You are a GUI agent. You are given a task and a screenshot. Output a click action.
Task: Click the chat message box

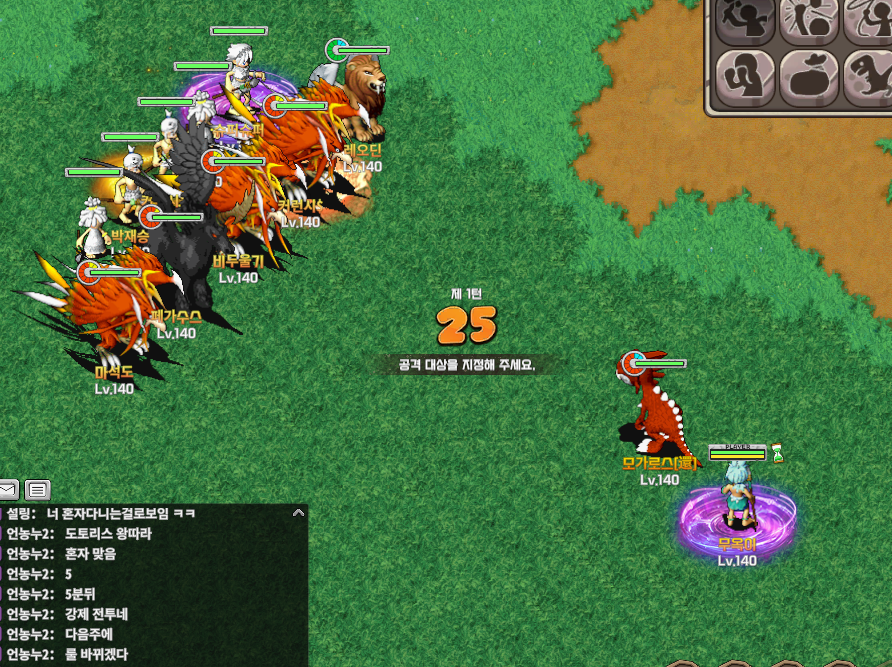click(150, 584)
